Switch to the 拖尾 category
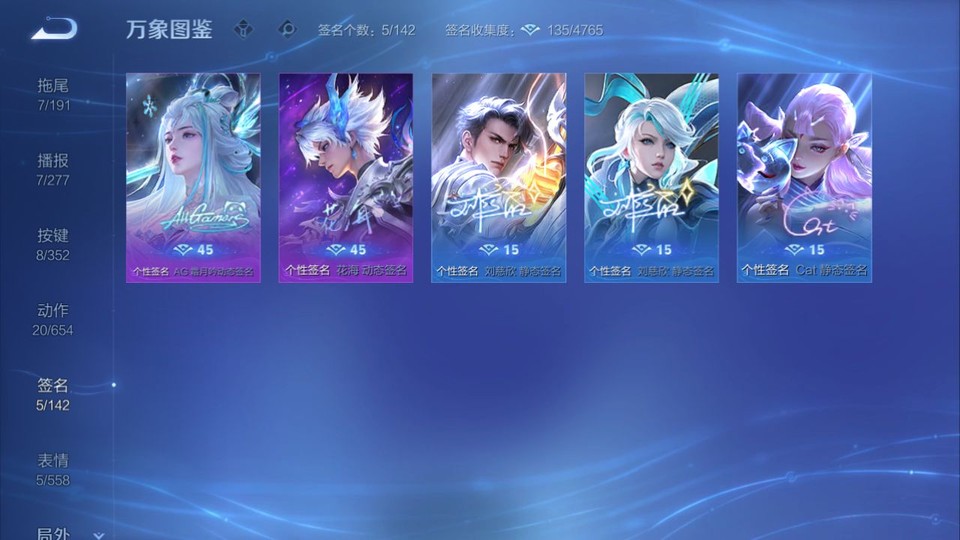The image size is (960, 540). coord(53,94)
